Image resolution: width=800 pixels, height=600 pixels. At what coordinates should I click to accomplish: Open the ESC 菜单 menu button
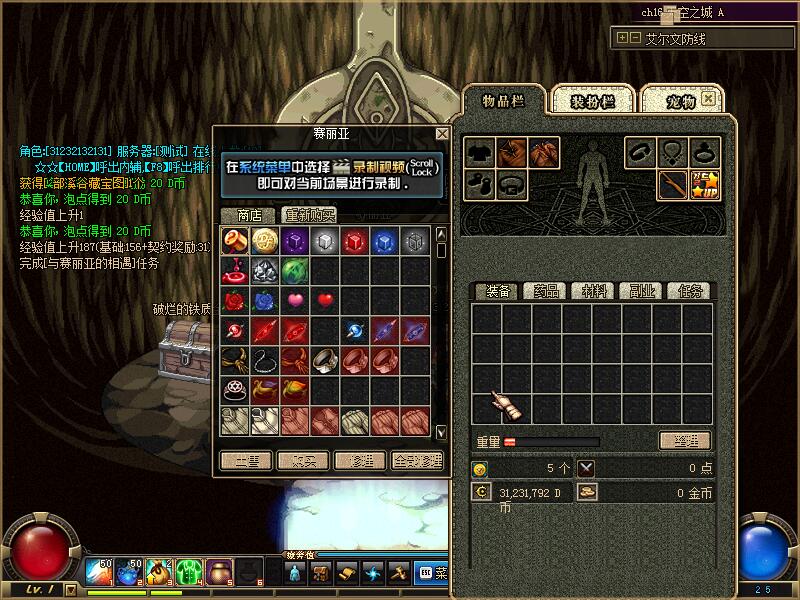pos(433,573)
